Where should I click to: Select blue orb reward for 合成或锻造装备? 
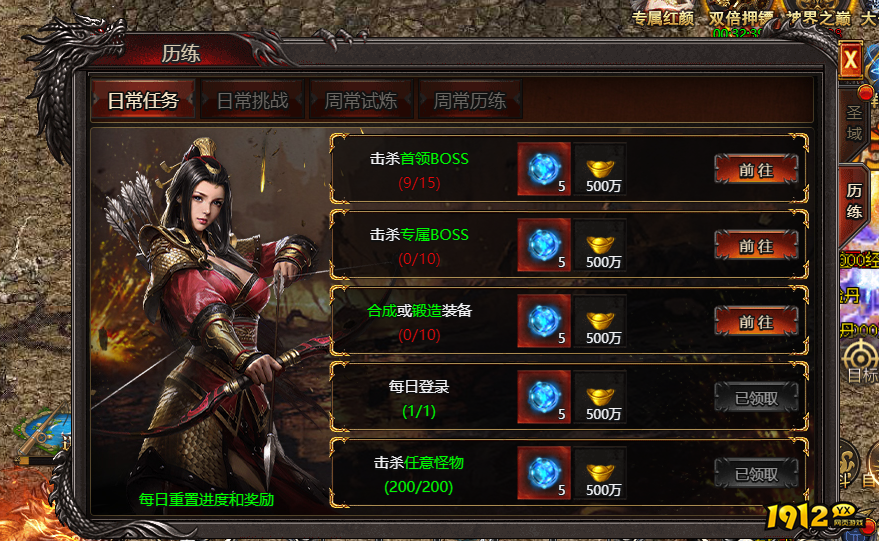tap(544, 320)
